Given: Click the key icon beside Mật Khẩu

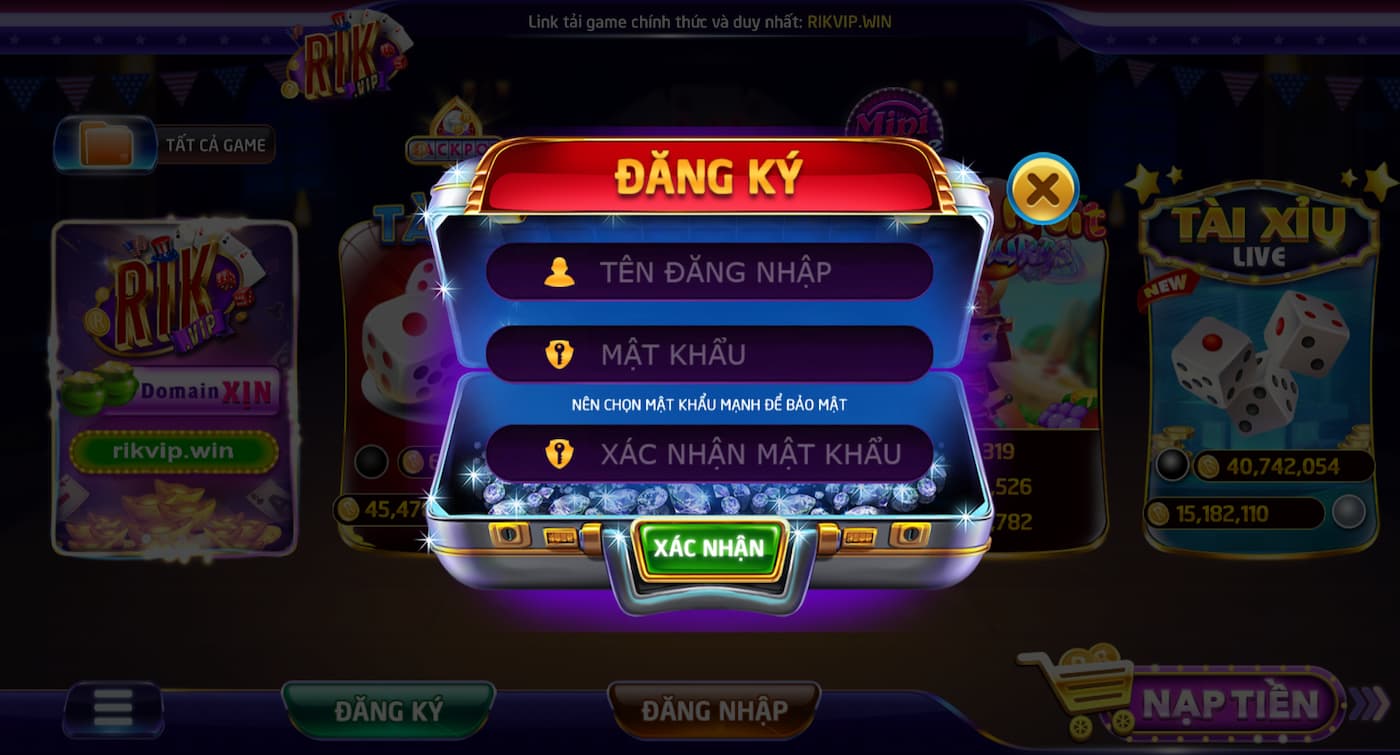Looking at the screenshot, I should click(x=560, y=352).
